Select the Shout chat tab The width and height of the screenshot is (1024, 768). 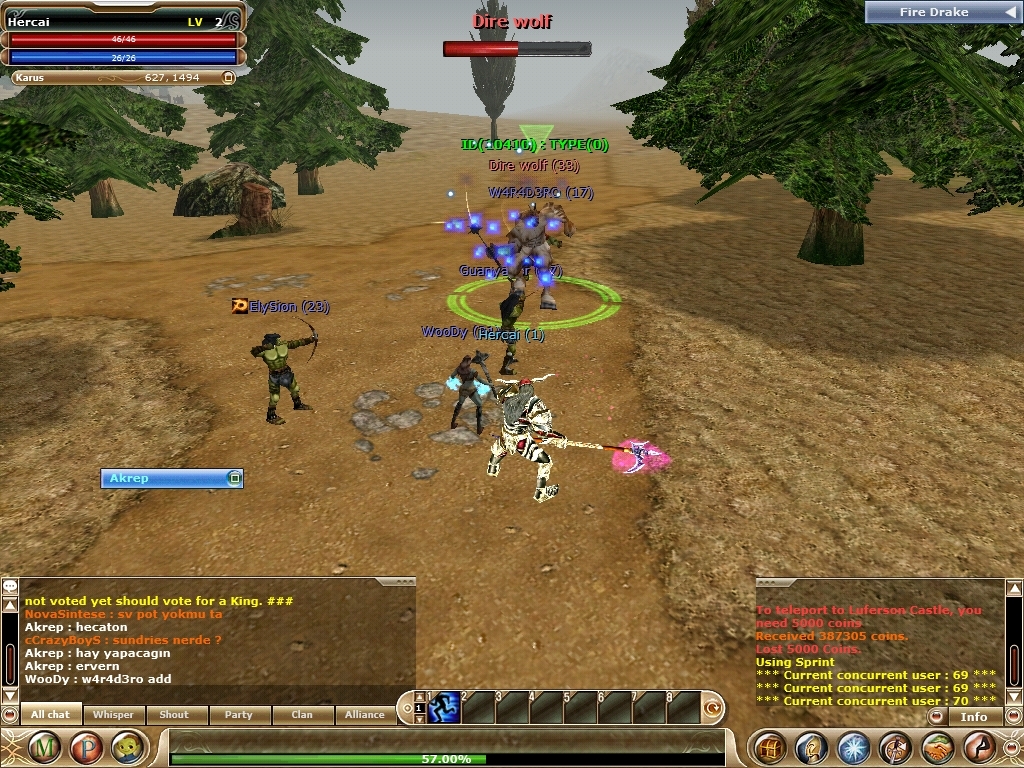tap(174, 714)
